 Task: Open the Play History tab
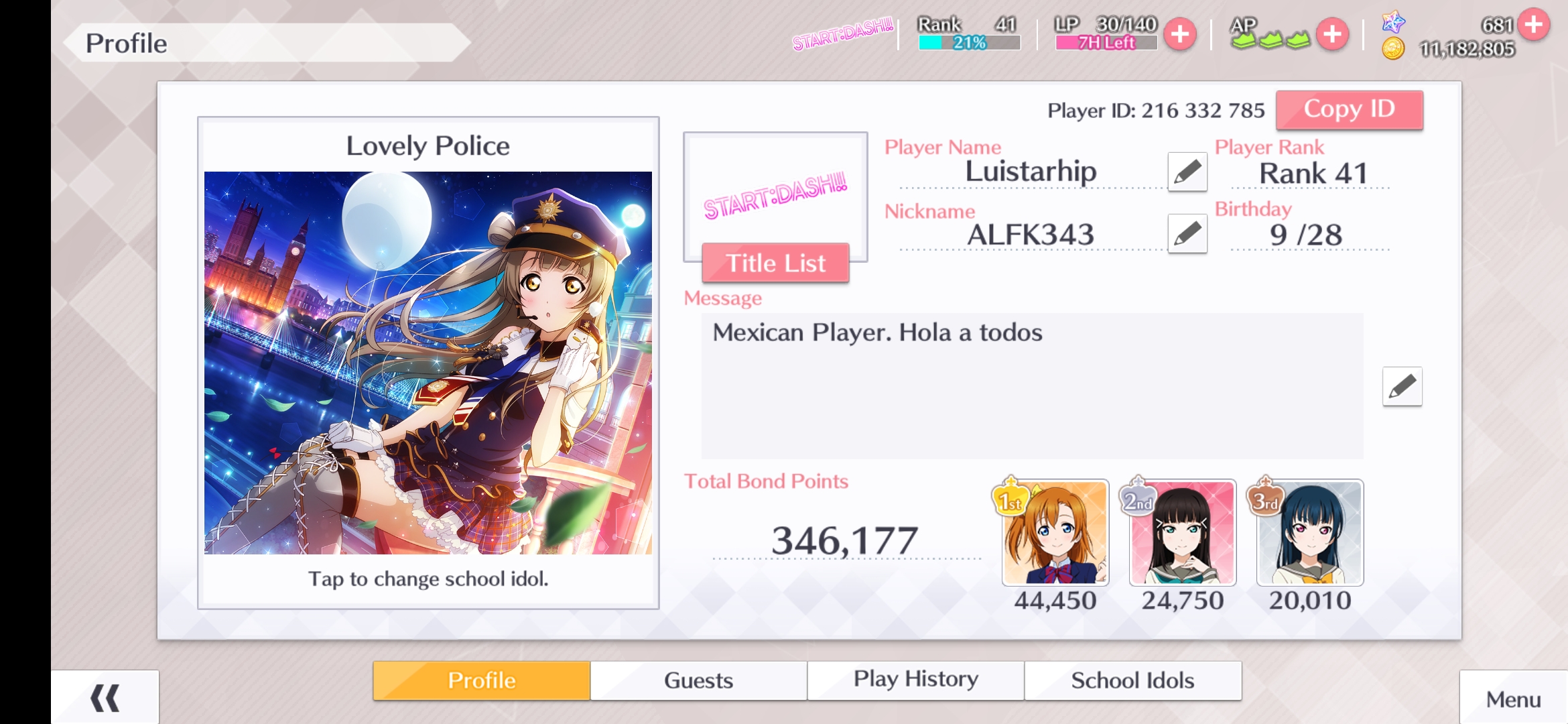tap(915, 680)
